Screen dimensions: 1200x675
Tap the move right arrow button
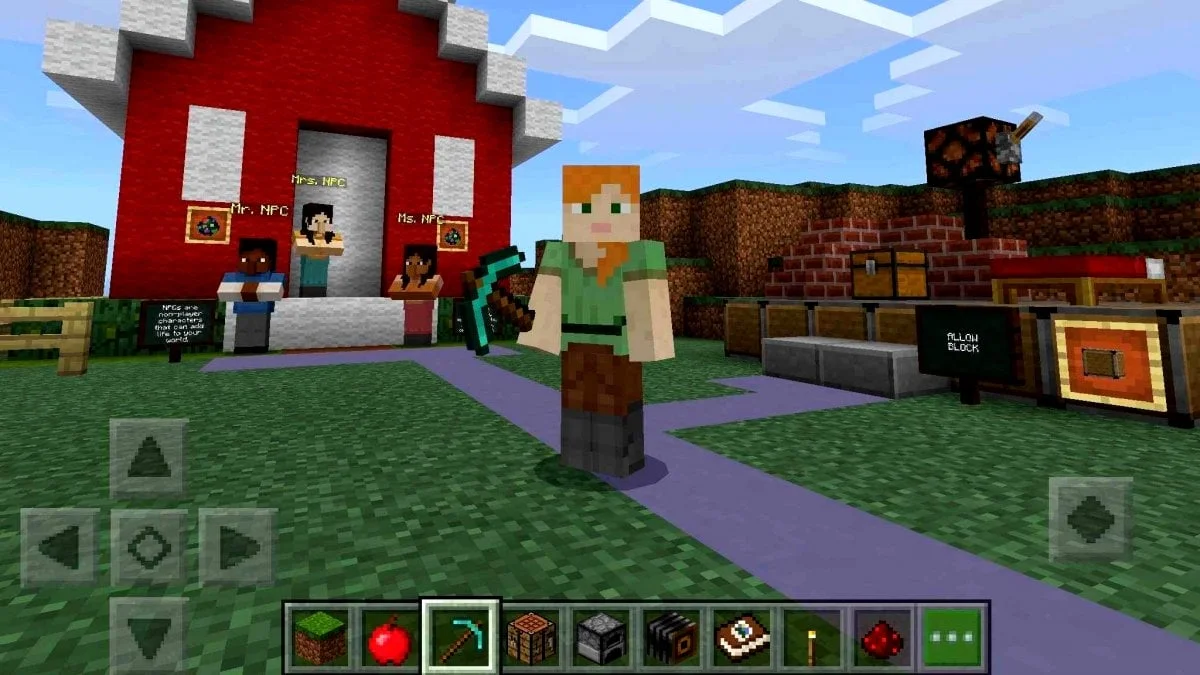[x=237, y=547]
